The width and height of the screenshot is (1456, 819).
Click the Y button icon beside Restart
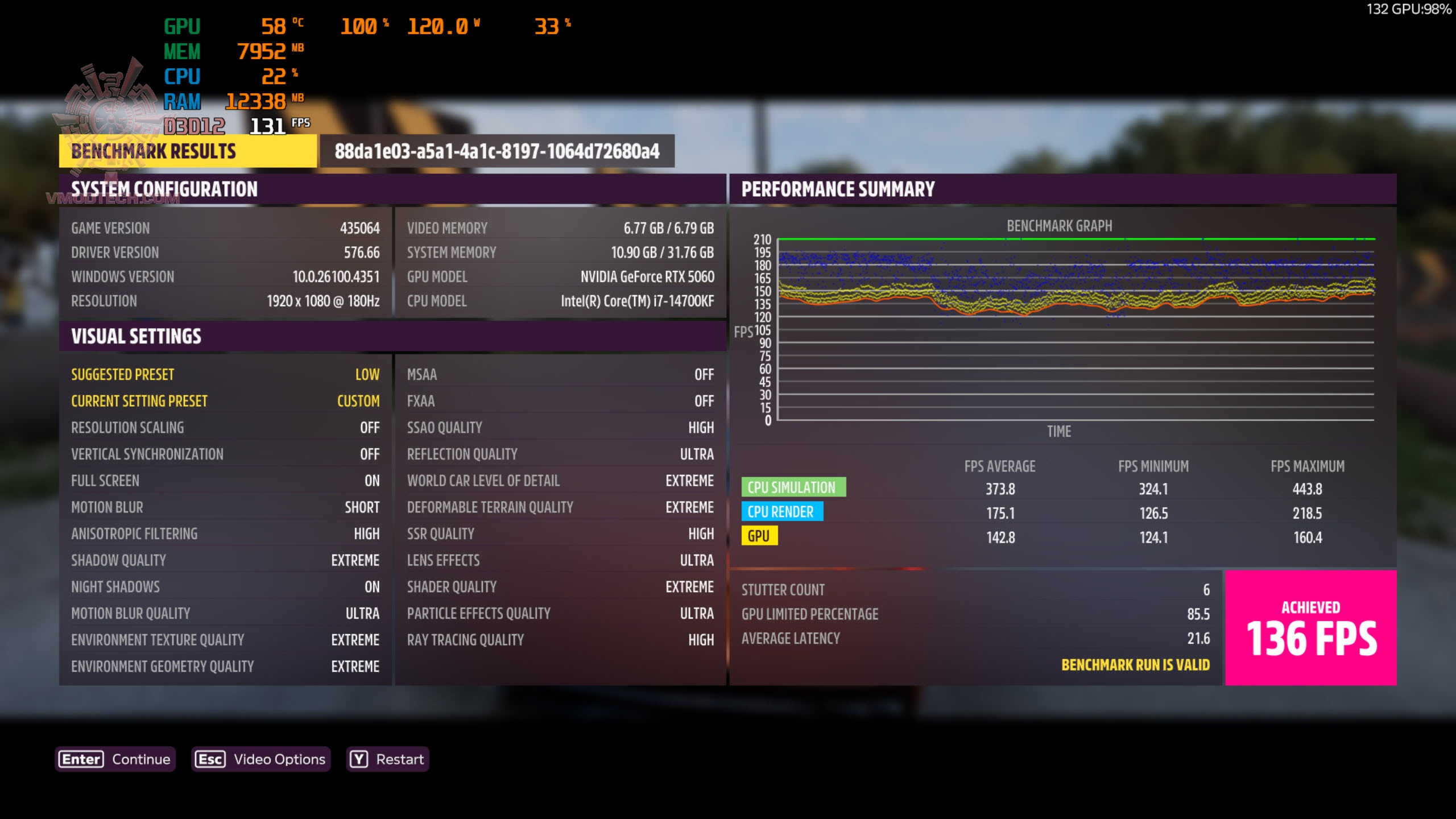coord(358,758)
